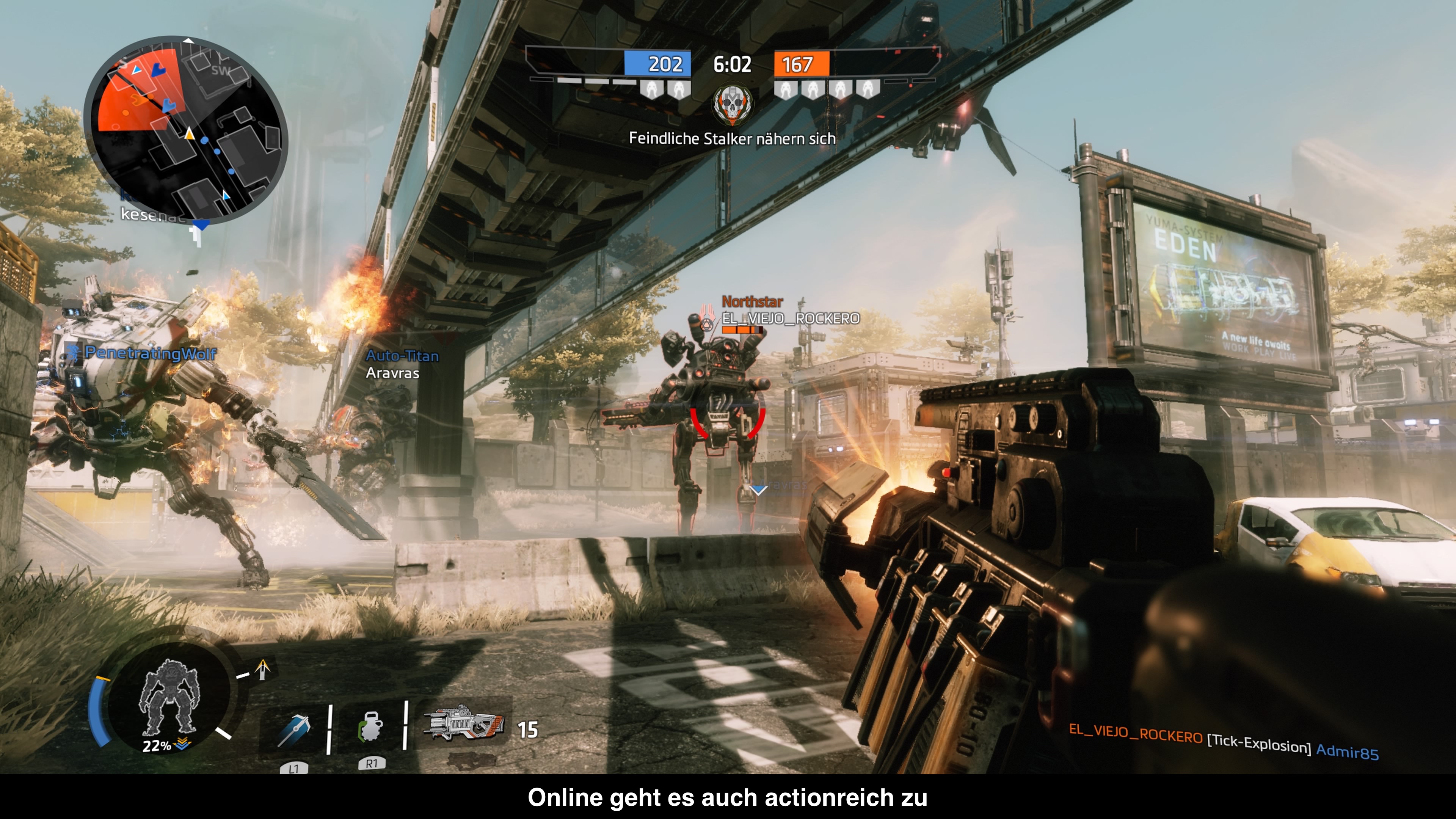Select the equipped primary weapon icon
Image resolution: width=1456 pixels, height=819 pixels.
click(x=464, y=723)
